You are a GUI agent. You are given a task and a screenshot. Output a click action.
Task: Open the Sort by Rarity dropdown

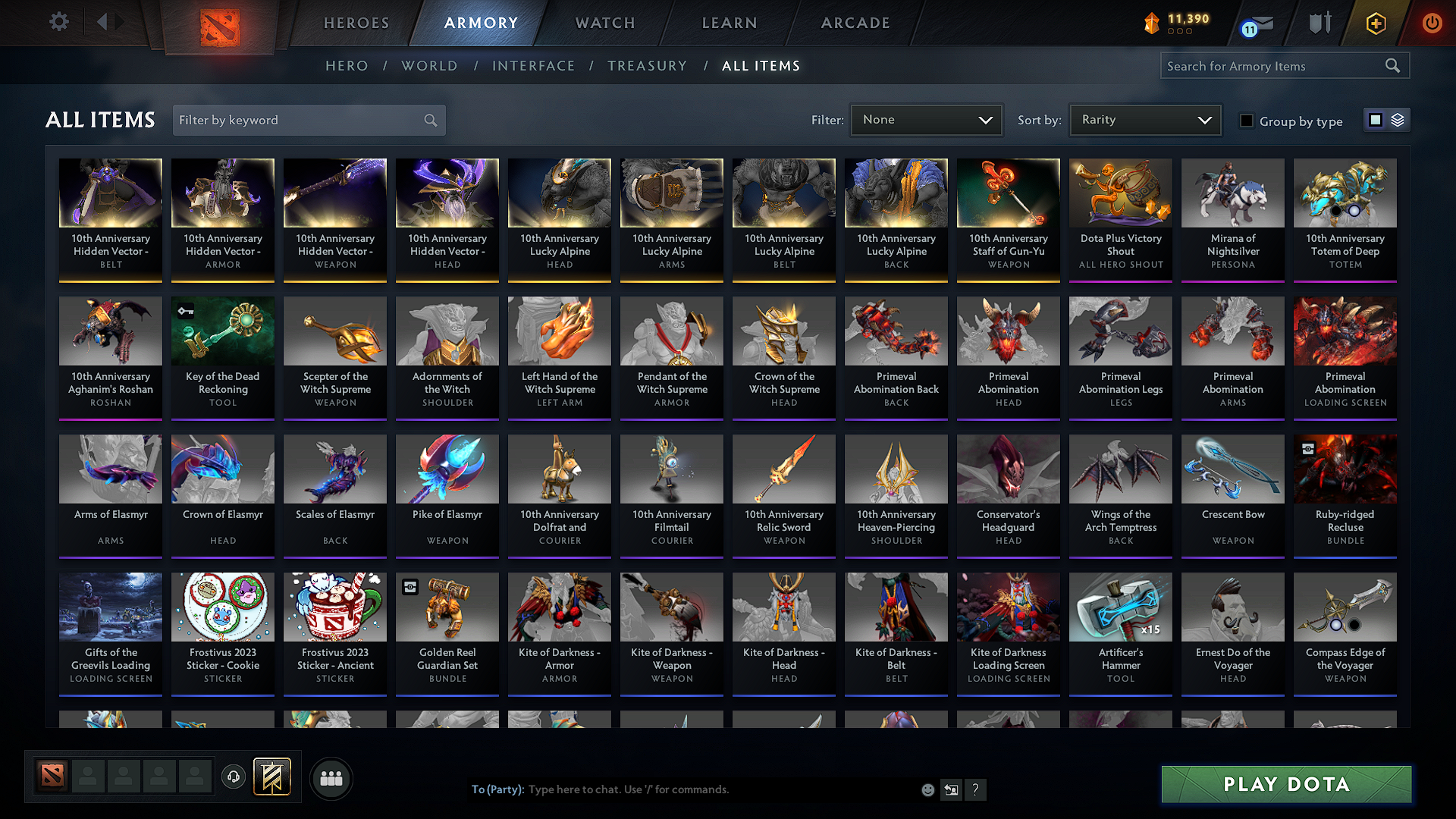(x=1144, y=119)
